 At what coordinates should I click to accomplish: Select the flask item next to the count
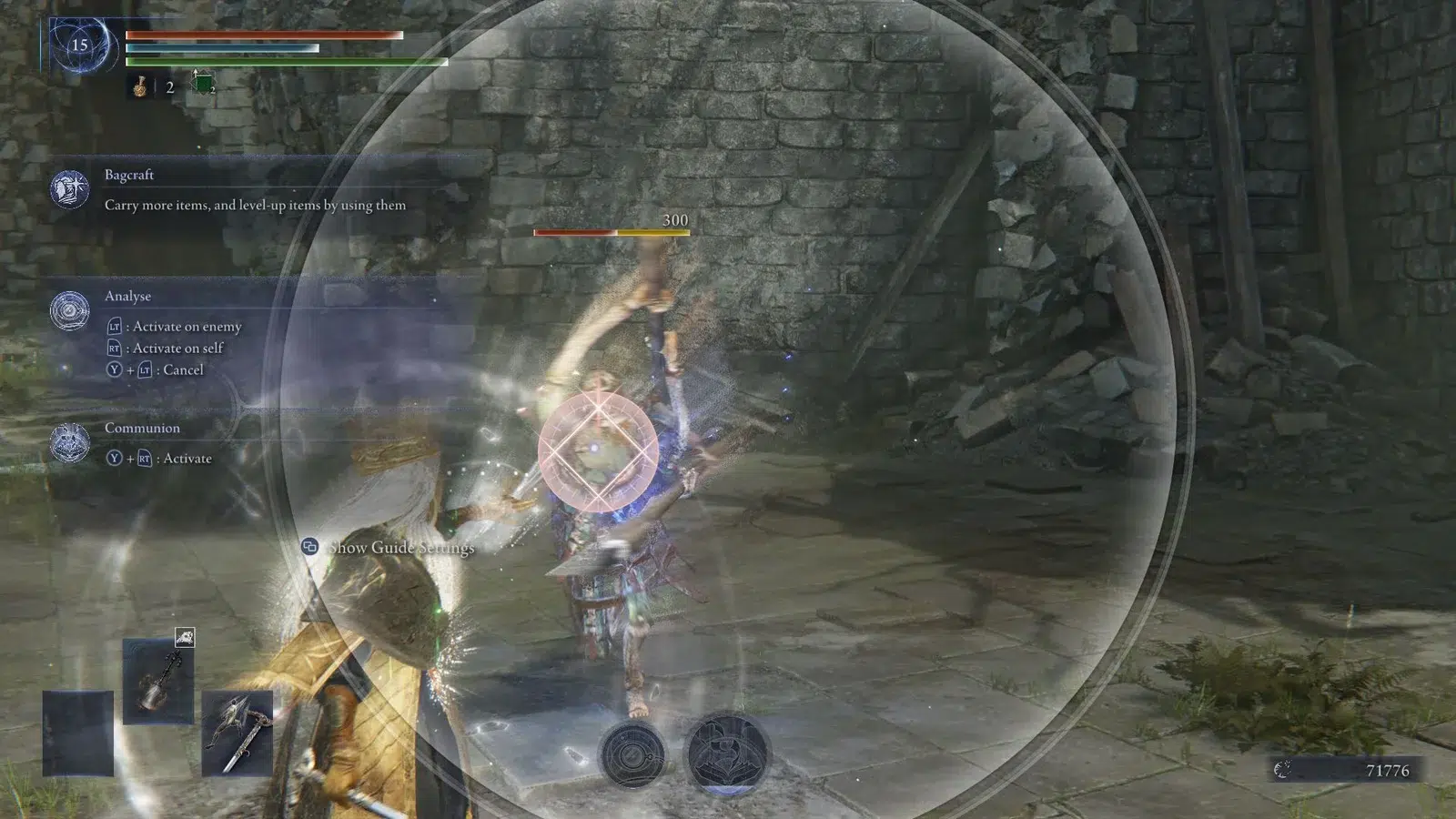pos(141,86)
